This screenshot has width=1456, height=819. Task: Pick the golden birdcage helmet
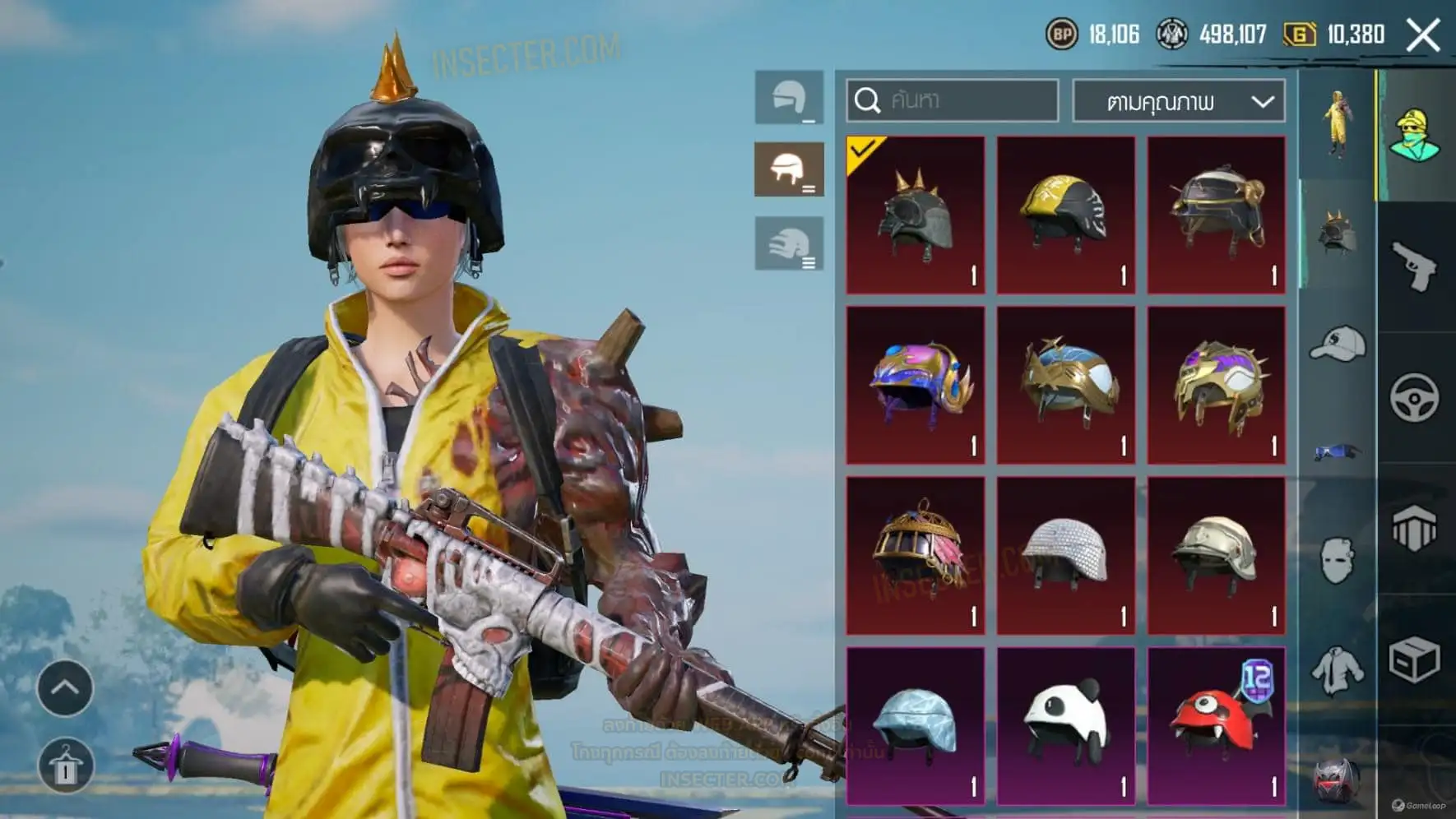(x=916, y=555)
